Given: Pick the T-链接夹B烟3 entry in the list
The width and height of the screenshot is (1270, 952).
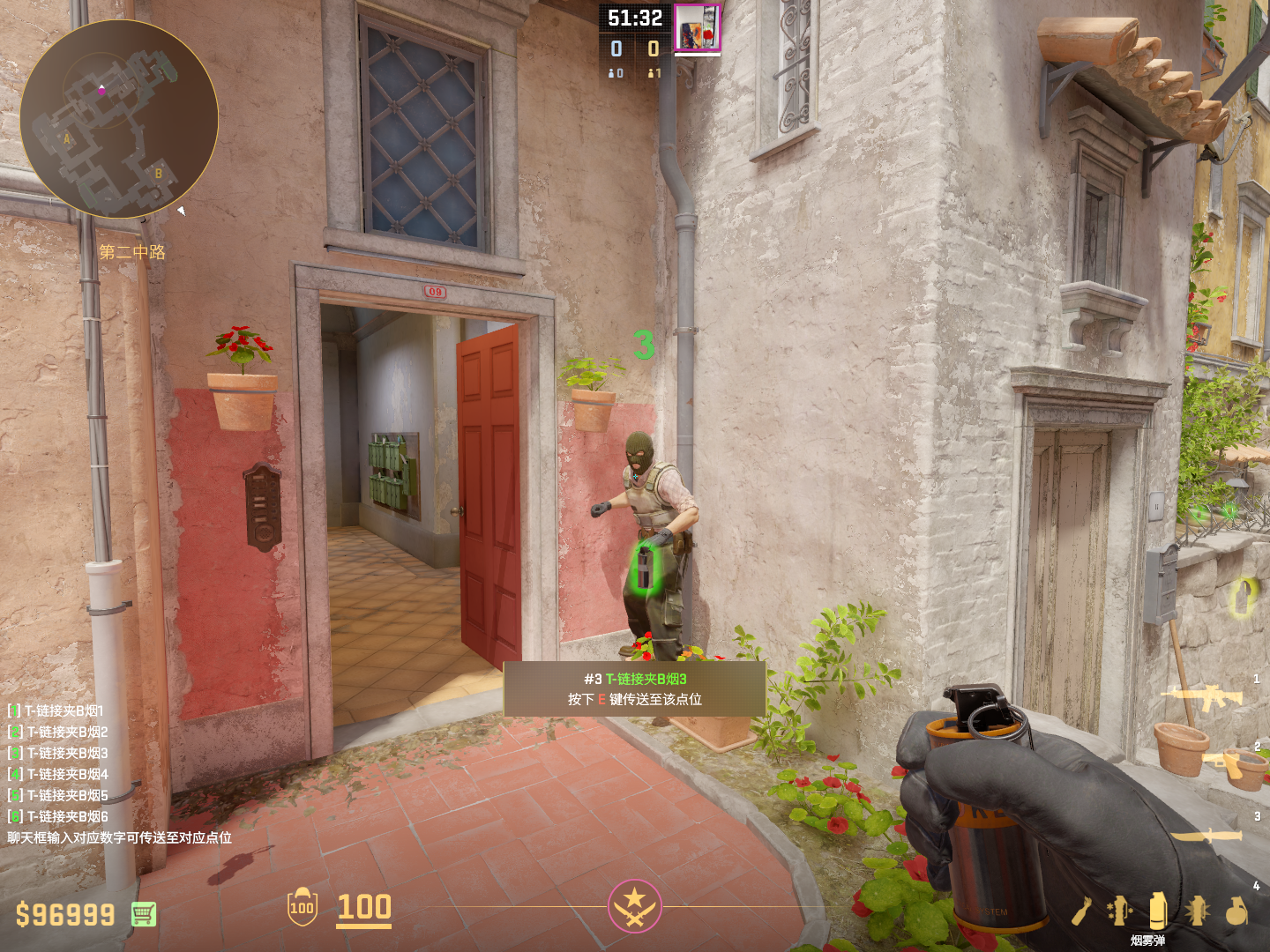Looking at the screenshot, I should click(x=58, y=753).
